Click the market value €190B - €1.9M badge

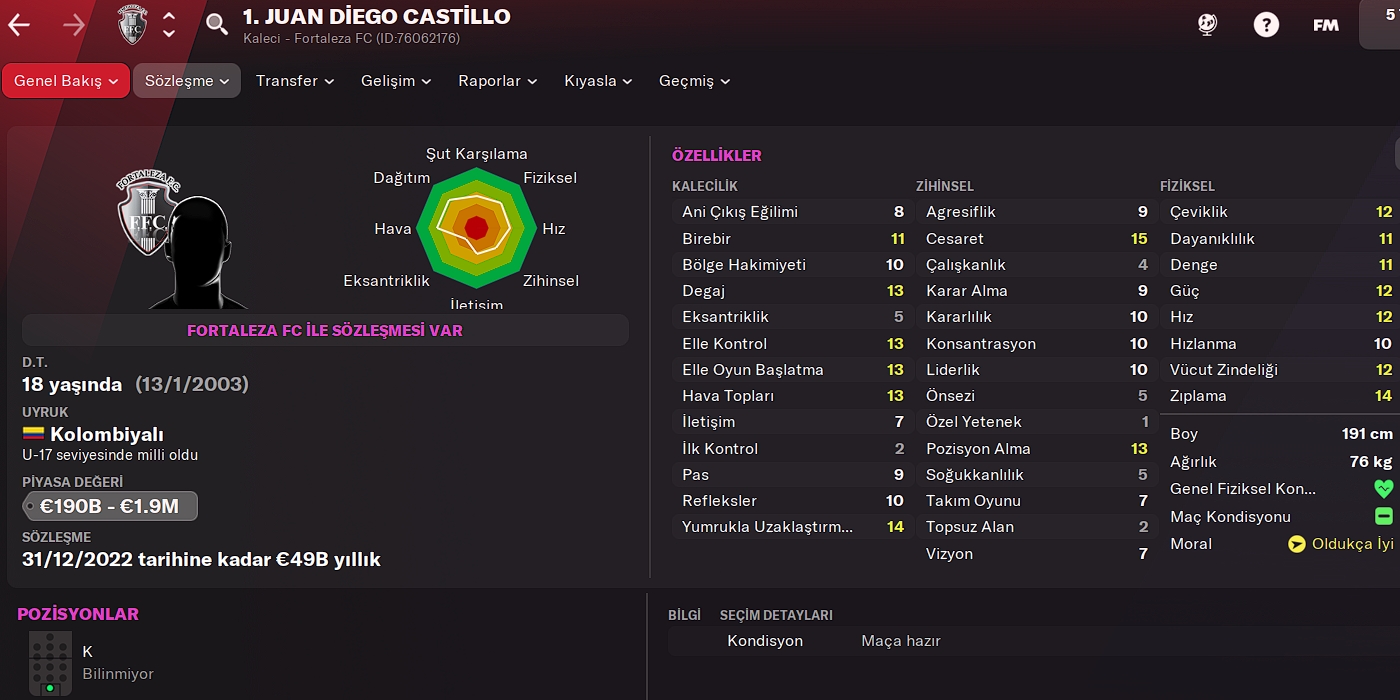point(110,506)
